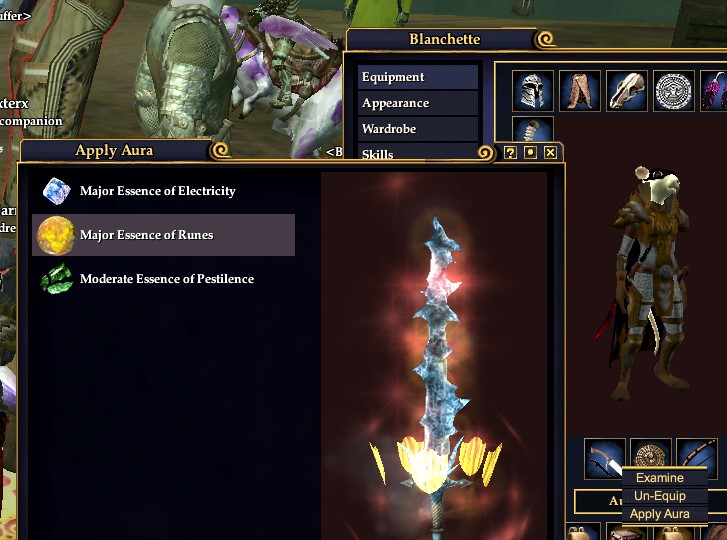727x540 pixels.
Task: Click the round bronze shield slot
Action: coord(651,453)
